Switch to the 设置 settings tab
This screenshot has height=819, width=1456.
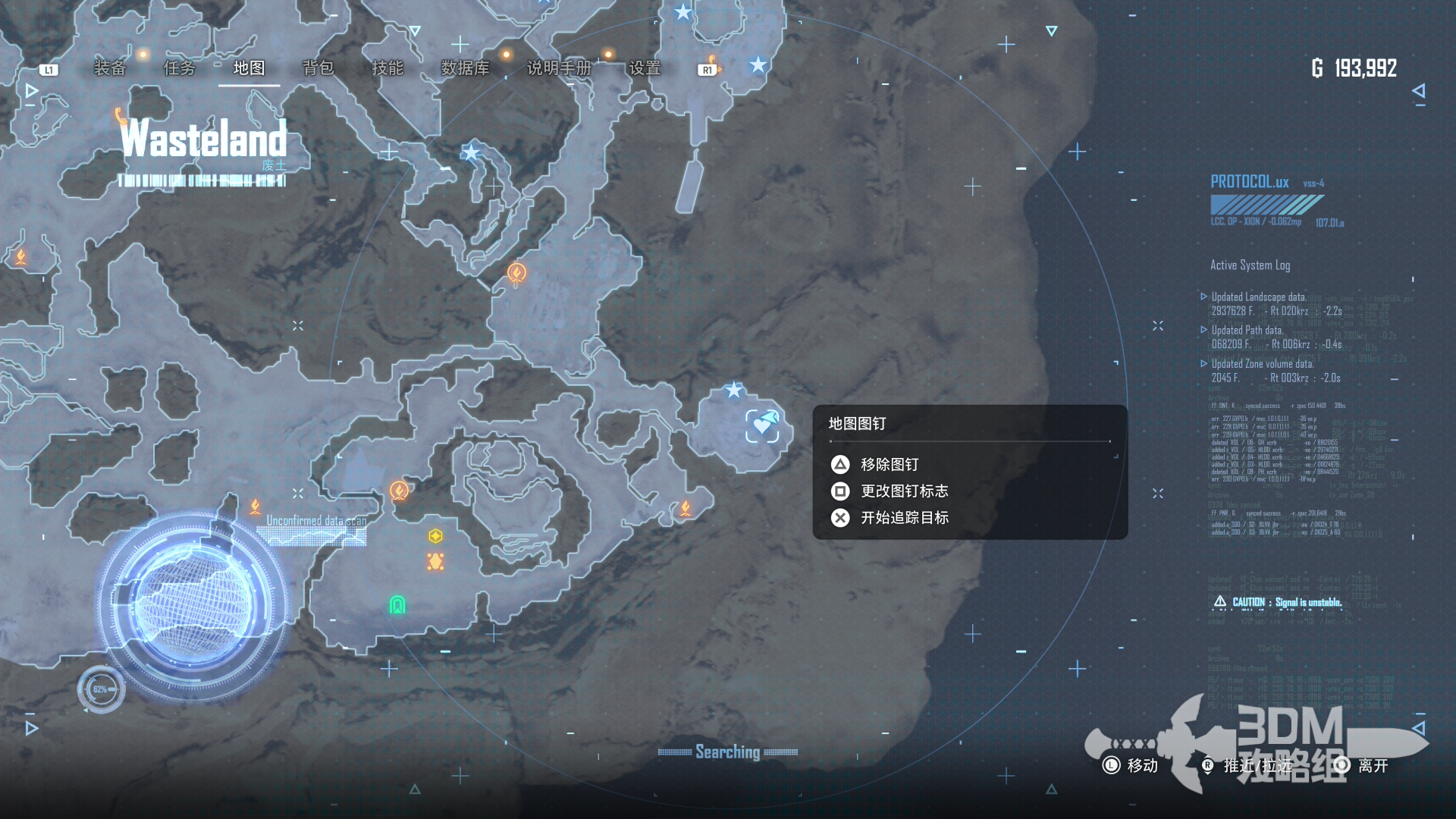pos(645,68)
